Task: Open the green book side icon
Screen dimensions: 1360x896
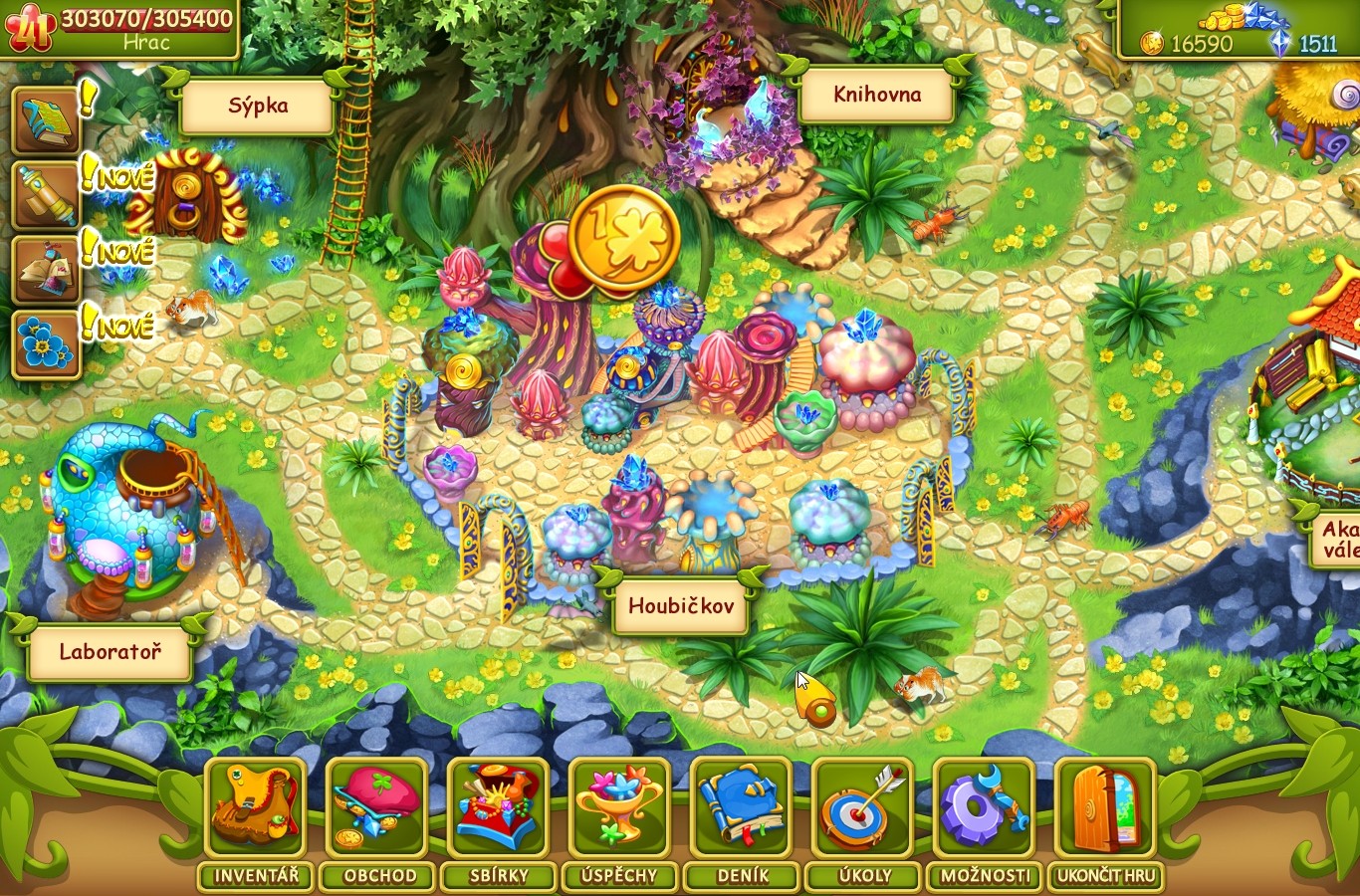Action: pyautogui.click(x=46, y=121)
